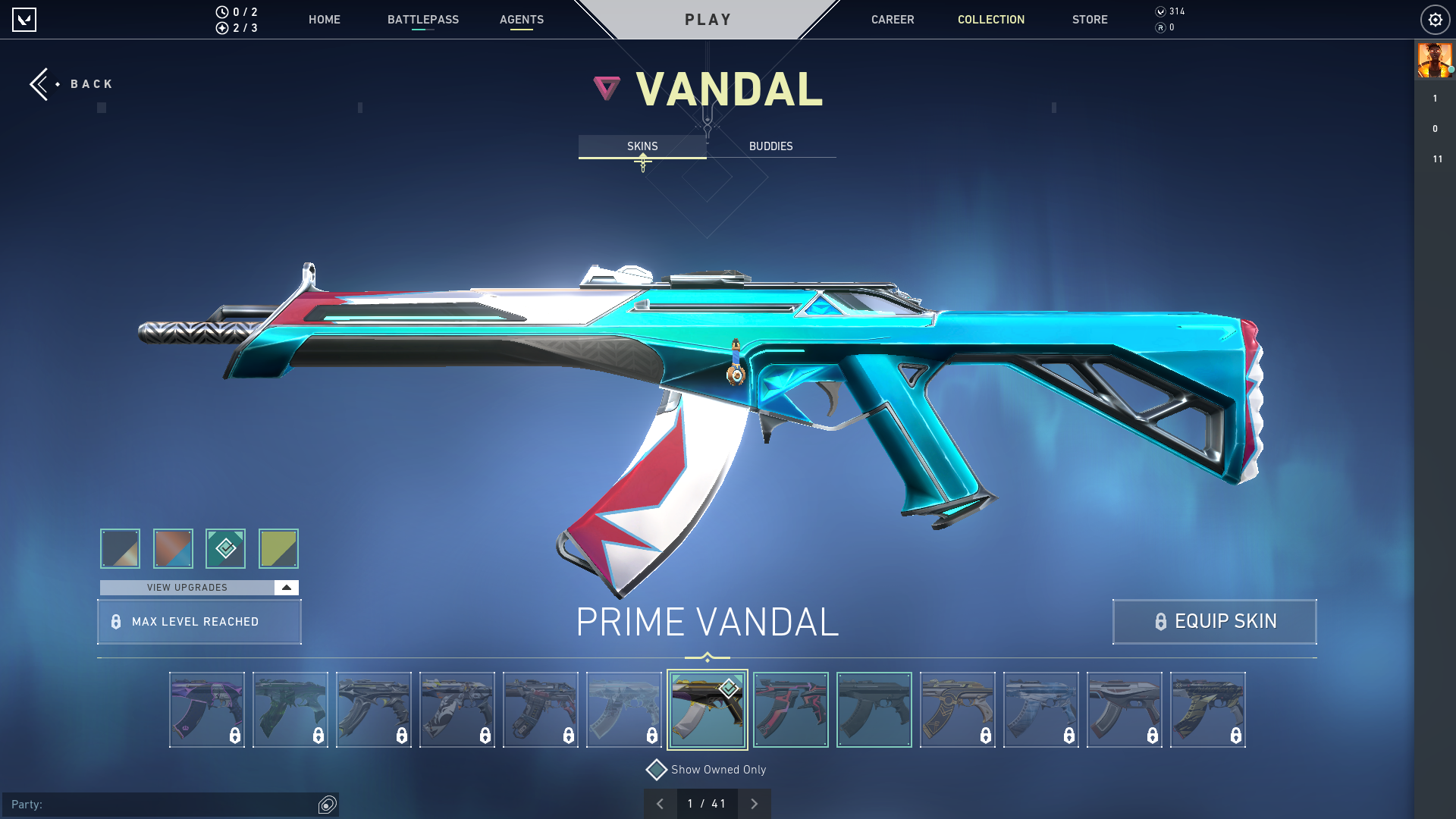This screenshot has height=819, width=1456.
Task: Go to the previous skin page with the left chevron
Action: click(661, 803)
